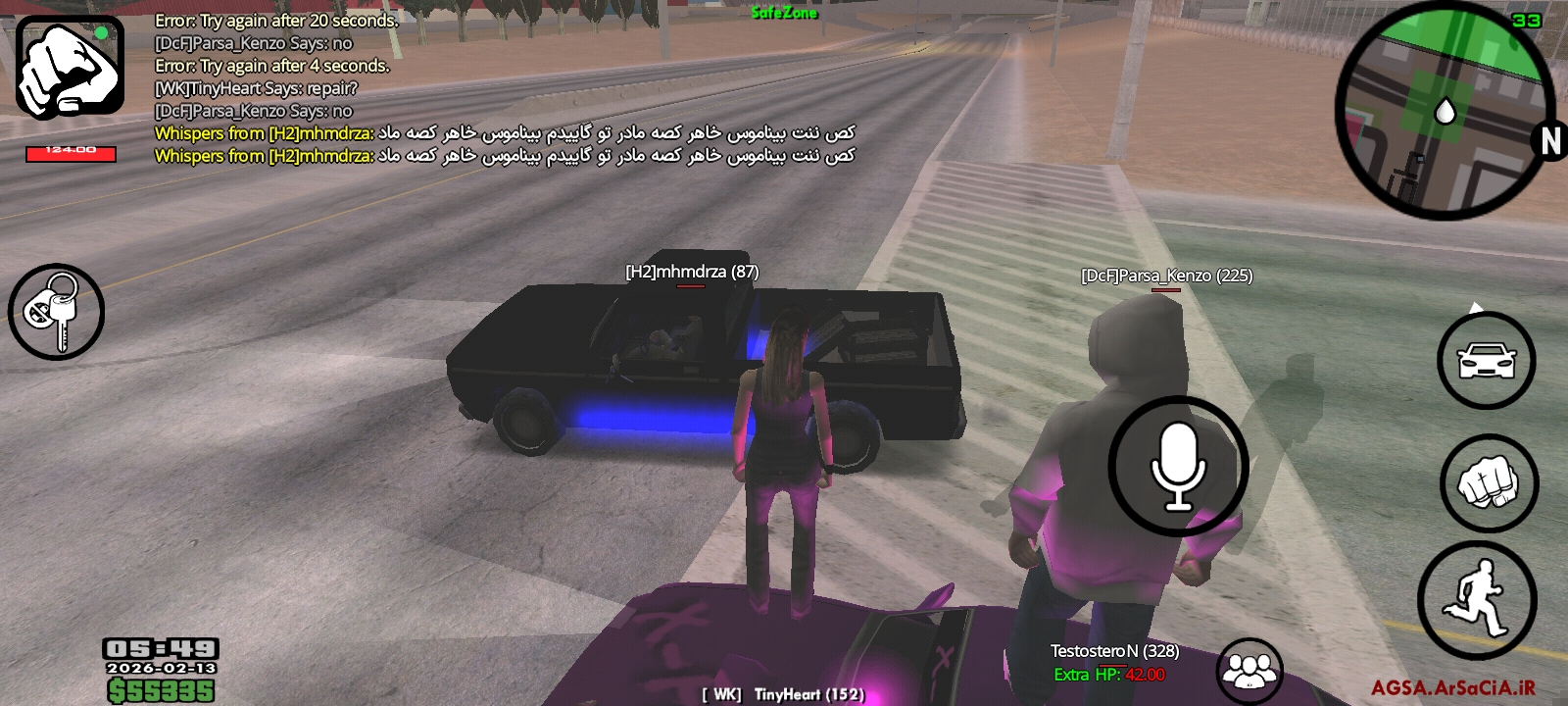1568x706 pixels.
Task: Click the SafeZone label
Action: (784, 14)
